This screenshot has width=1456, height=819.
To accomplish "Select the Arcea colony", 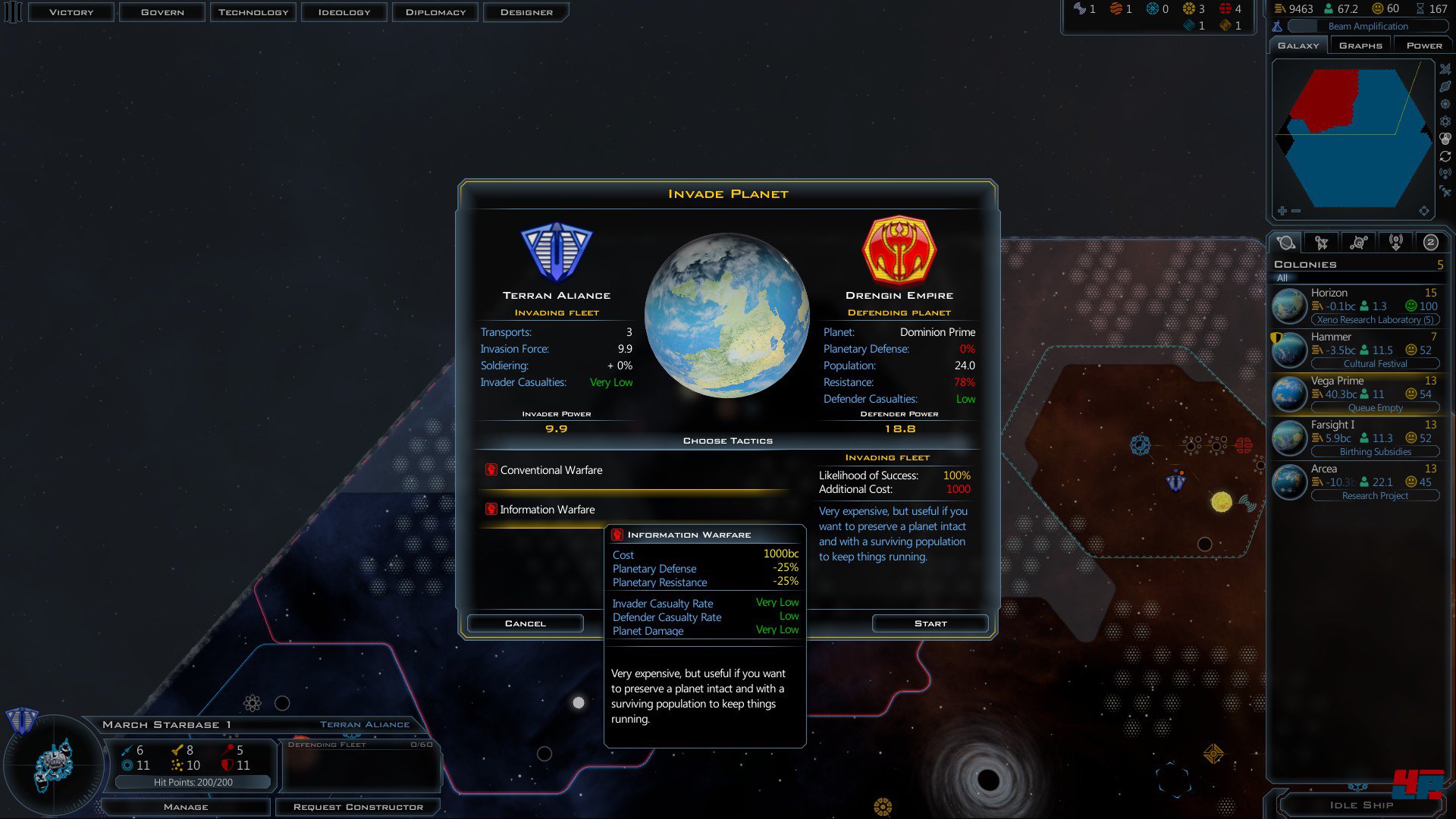I will tap(1356, 482).
